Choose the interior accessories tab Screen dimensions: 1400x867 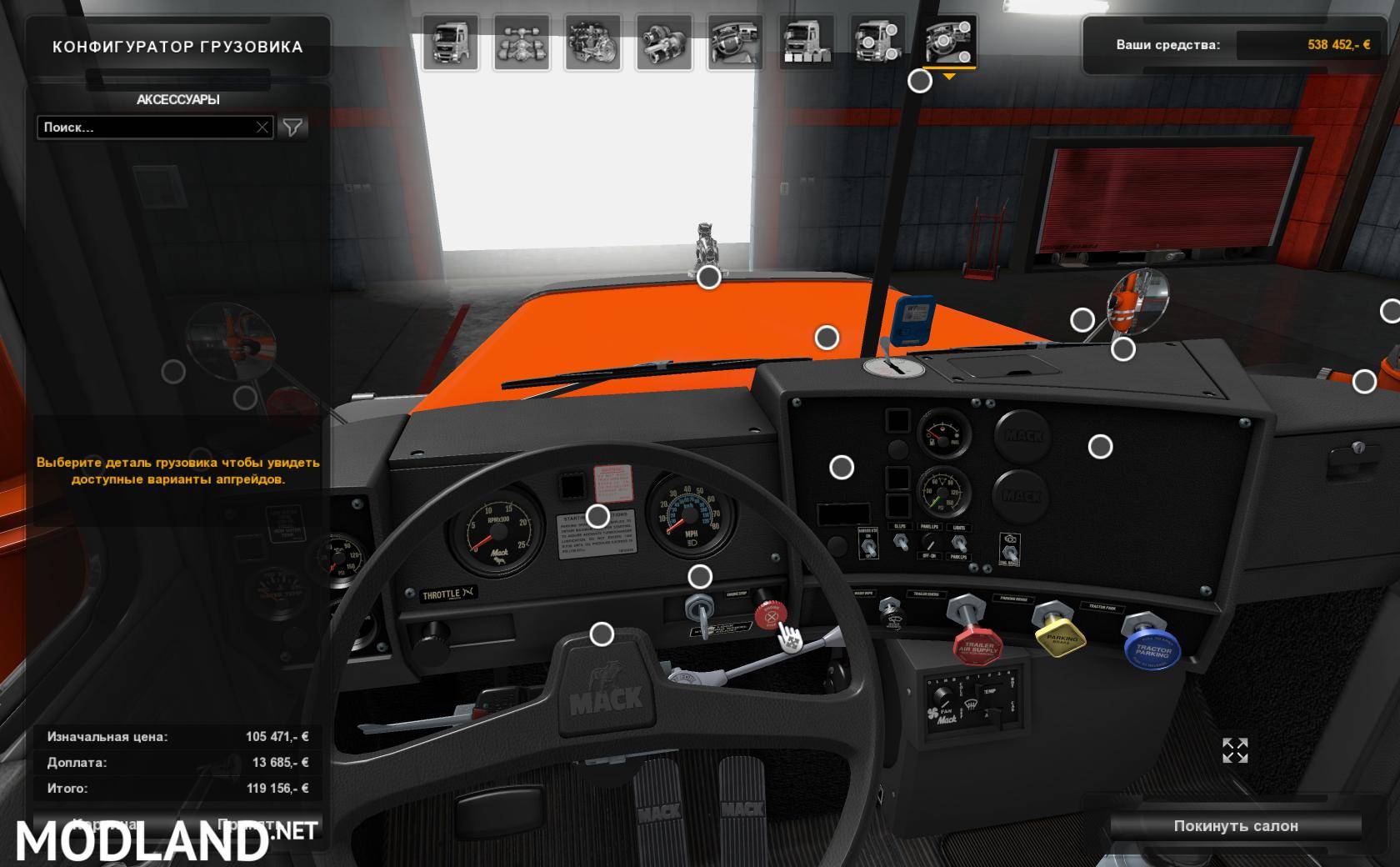tap(948, 42)
